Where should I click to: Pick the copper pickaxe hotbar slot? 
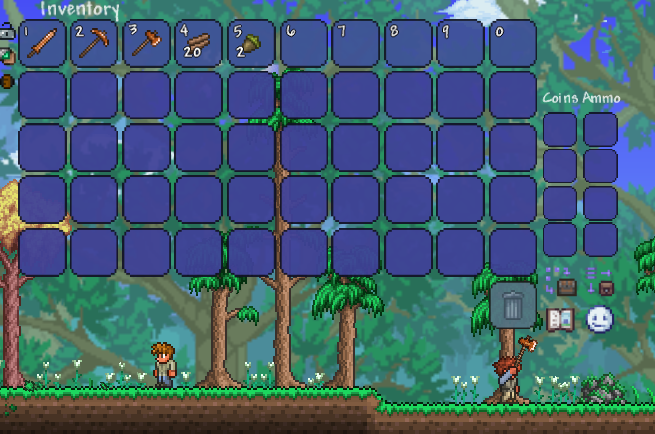click(94, 43)
